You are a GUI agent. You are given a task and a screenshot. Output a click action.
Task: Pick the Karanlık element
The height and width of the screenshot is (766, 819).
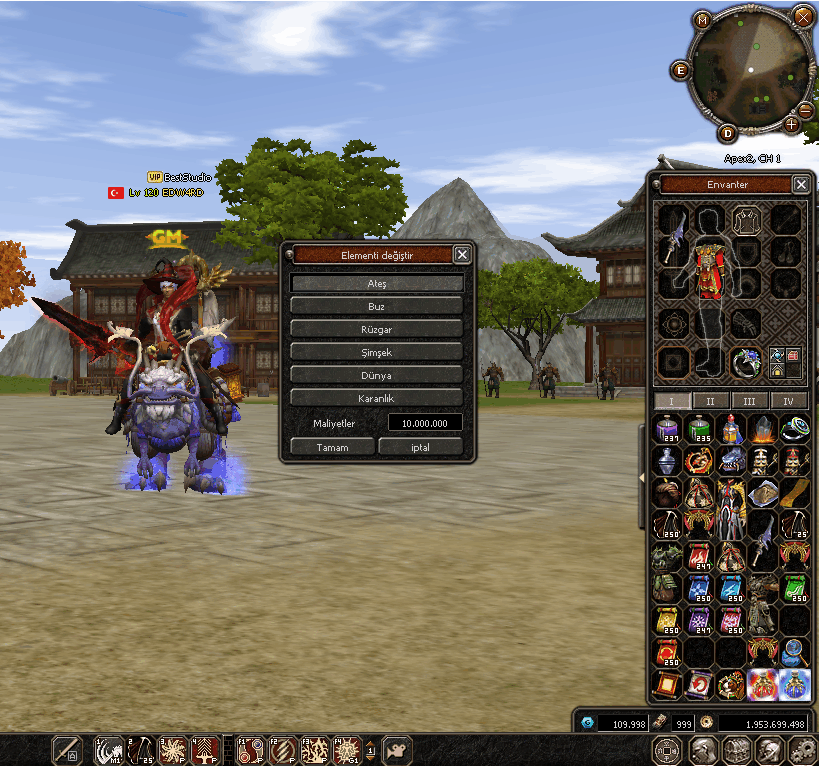click(377, 398)
